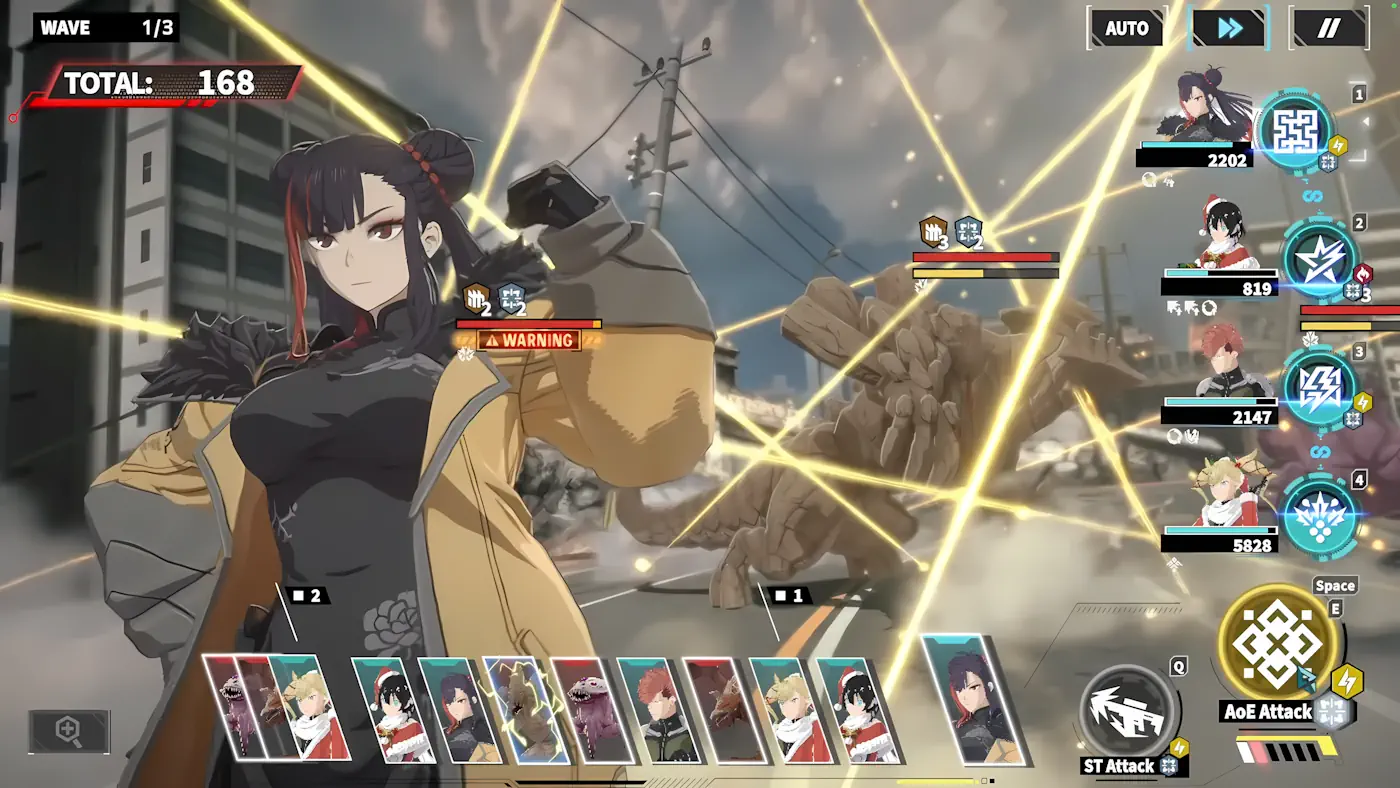This screenshot has width=1400, height=788.
Task: Trigger the star ultimate skill icon
Action: [1320, 260]
